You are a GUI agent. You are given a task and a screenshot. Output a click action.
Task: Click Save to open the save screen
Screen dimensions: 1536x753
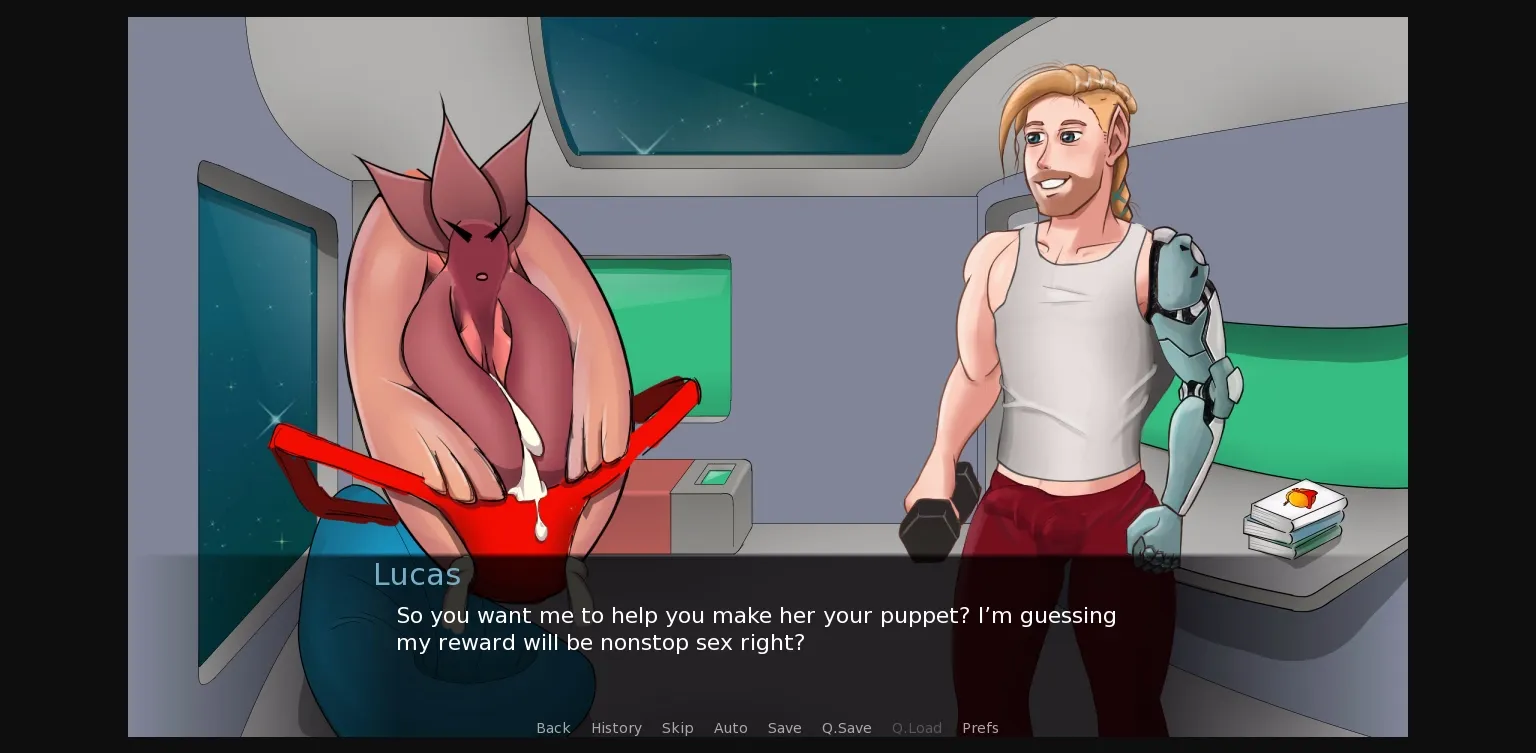pos(784,728)
